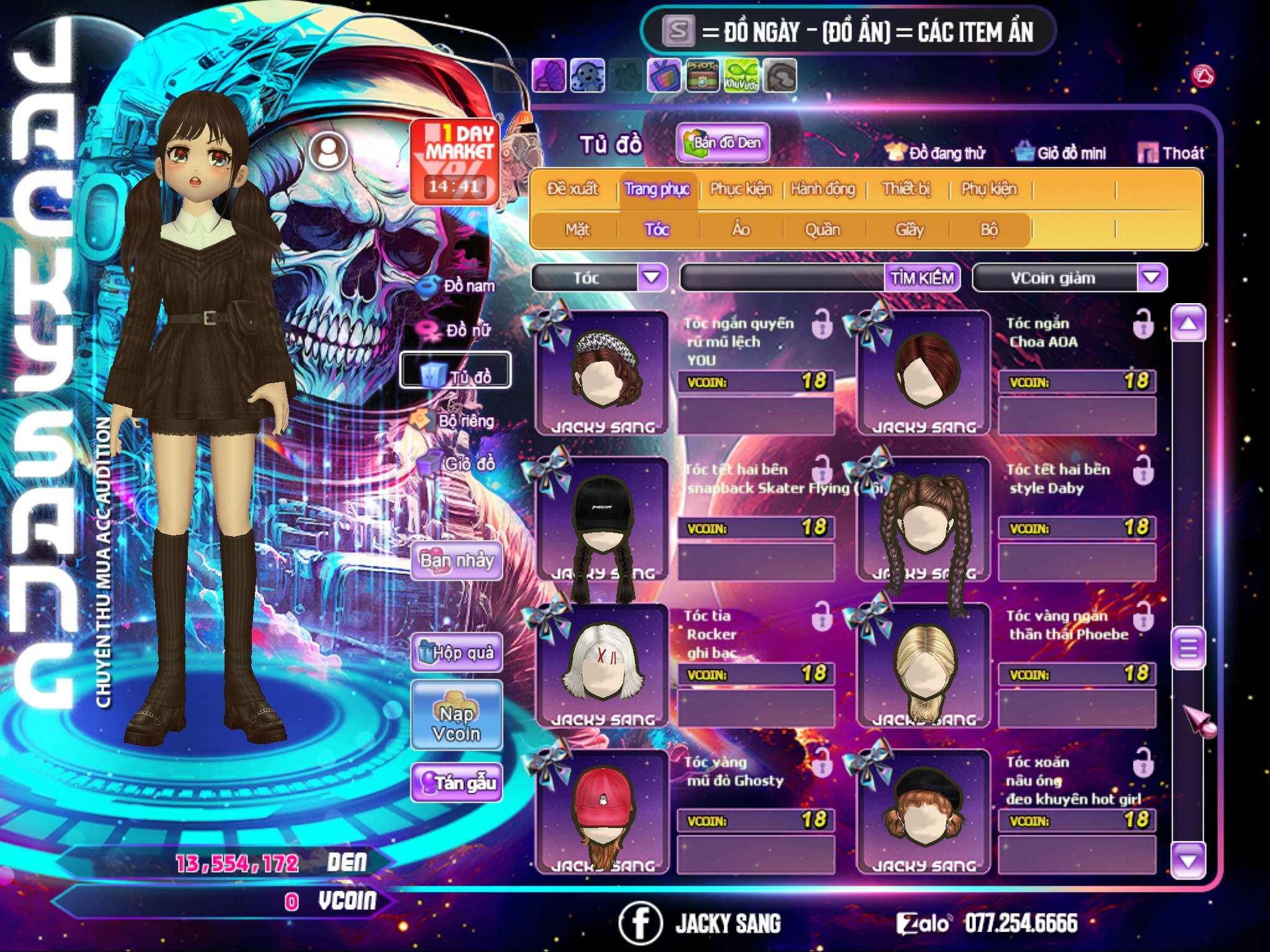
Task: View Đồ đang thử items
Action: 936,153
